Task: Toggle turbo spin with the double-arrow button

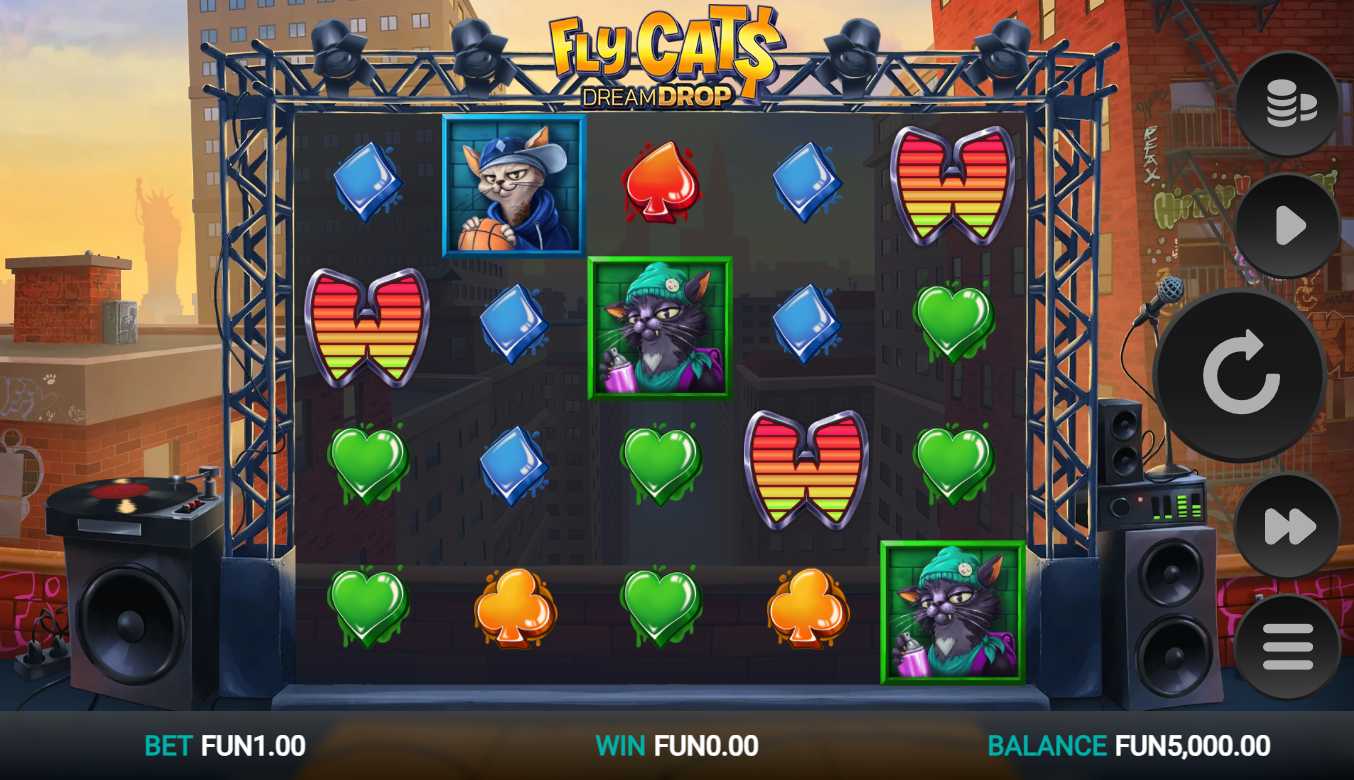Action: coord(1287,526)
